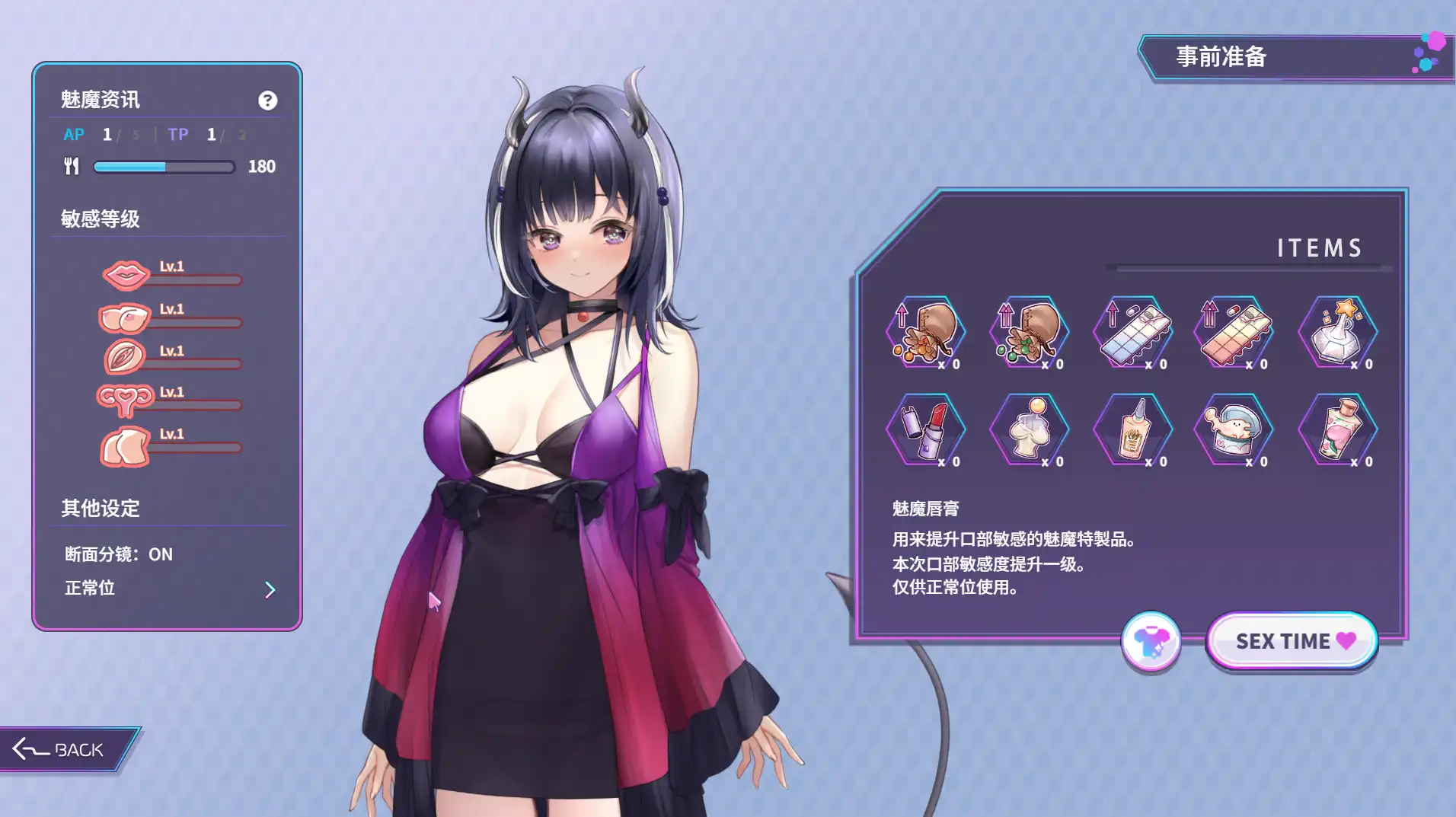Expand the 正常位 position selector chevron

click(x=270, y=589)
